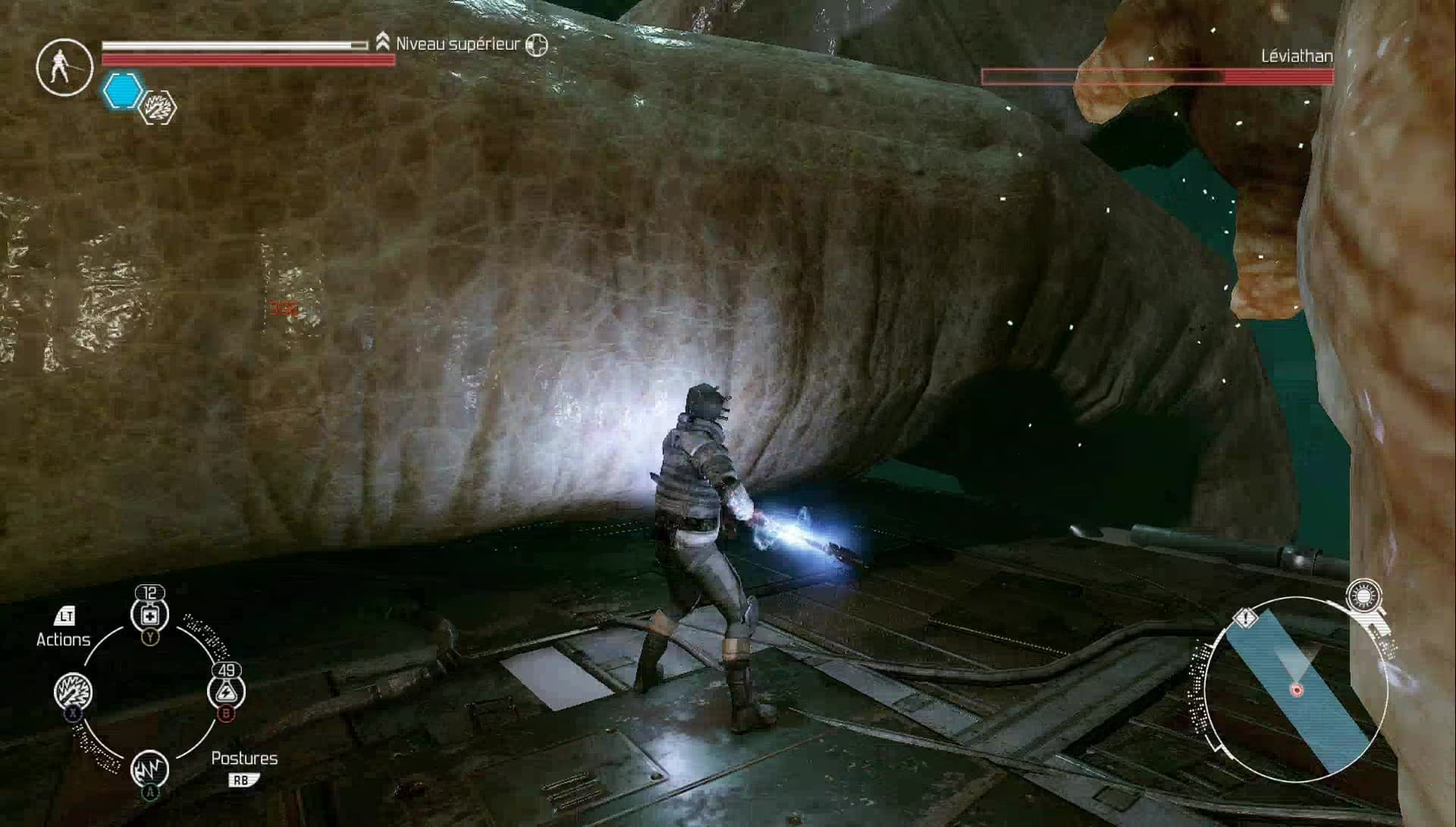1456x827 pixels.
Task: Toggle the D-pad level-up indicator
Action: pos(536,46)
